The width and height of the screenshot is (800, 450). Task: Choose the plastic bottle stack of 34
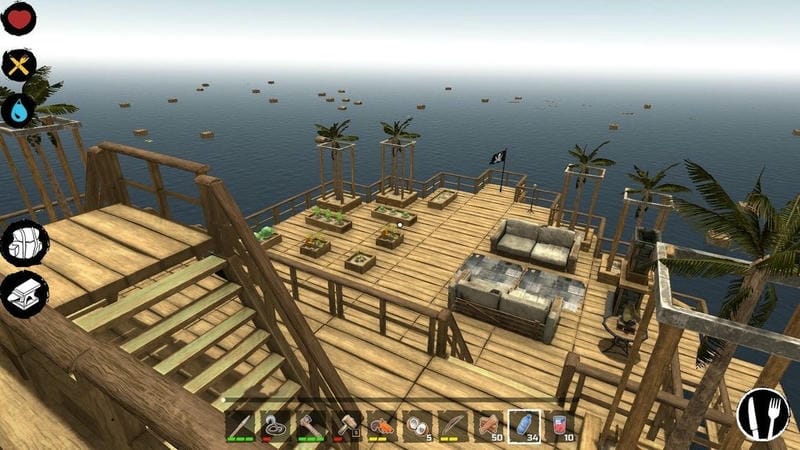(x=525, y=427)
